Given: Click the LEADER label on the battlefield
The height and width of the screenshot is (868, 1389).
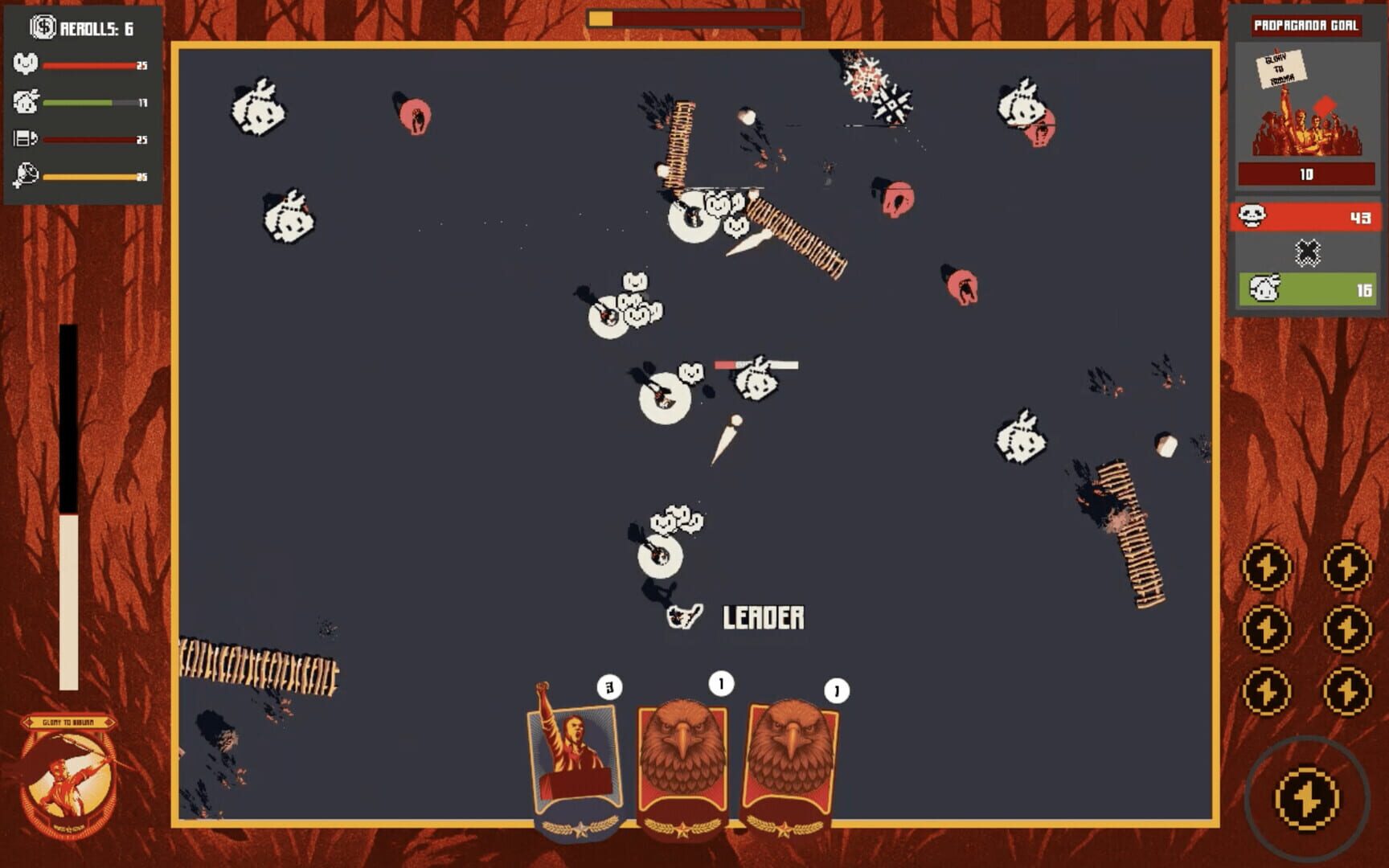Looking at the screenshot, I should [x=762, y=617].
